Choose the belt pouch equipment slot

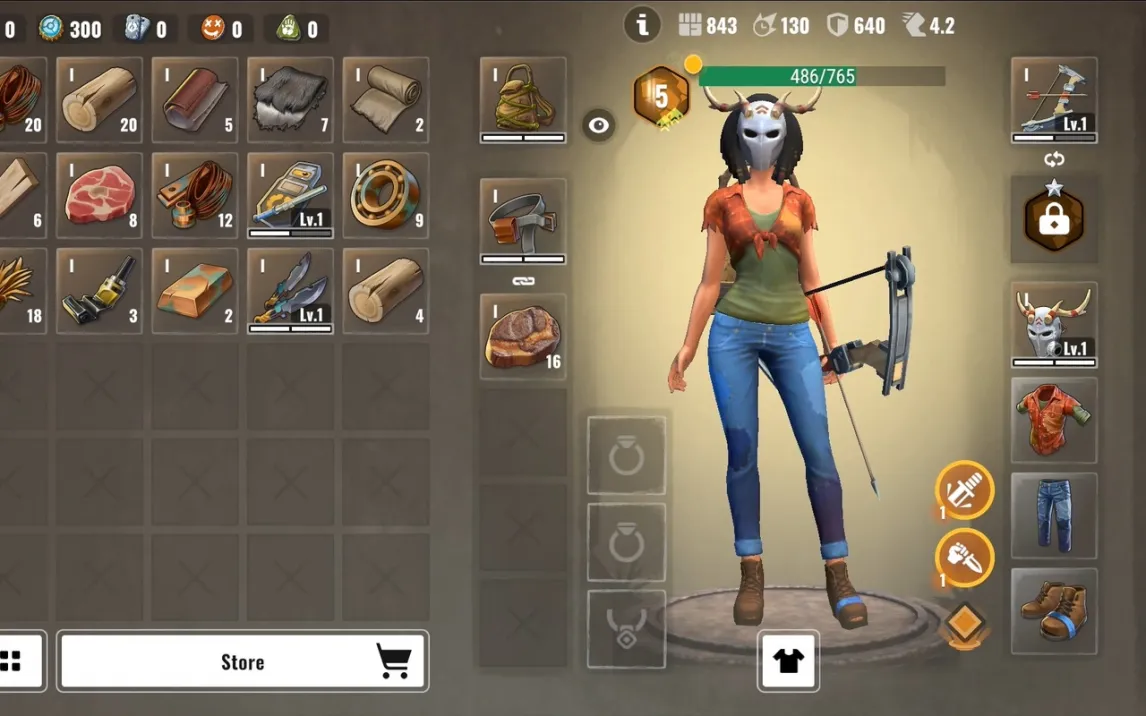point(523,221)
